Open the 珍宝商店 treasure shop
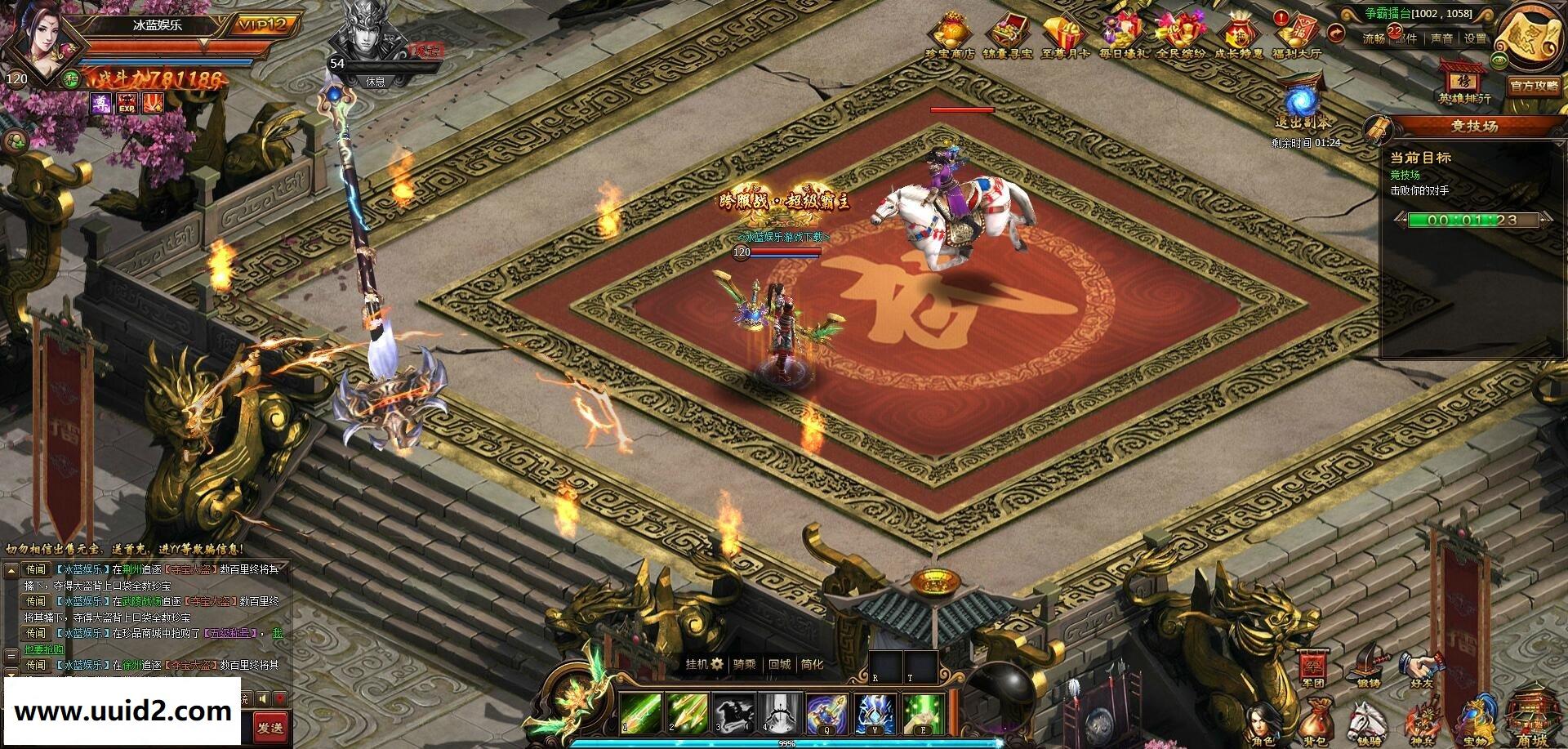 pos(951,35)
